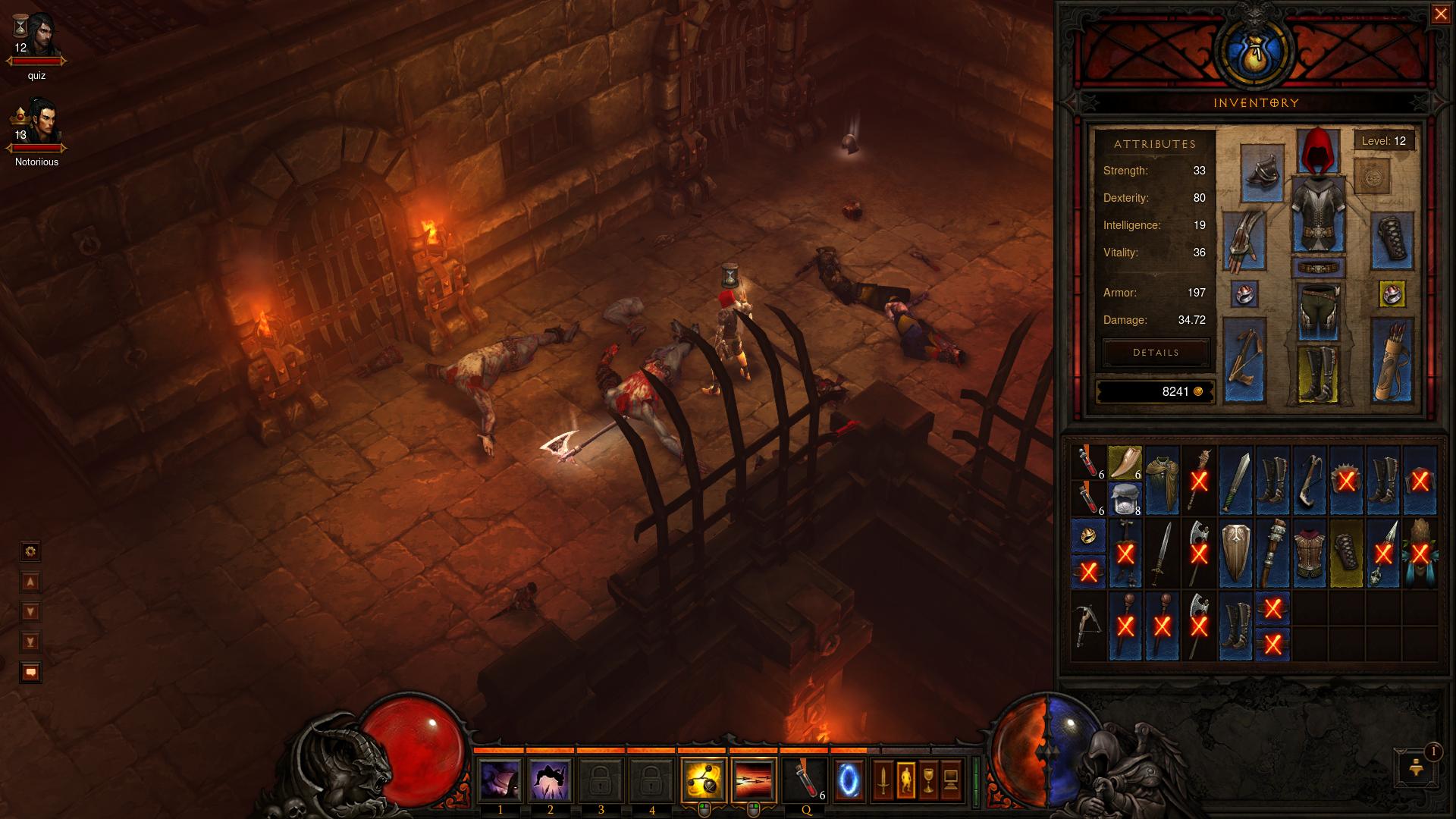Open the chat speech bubble button

click(30, 673)
